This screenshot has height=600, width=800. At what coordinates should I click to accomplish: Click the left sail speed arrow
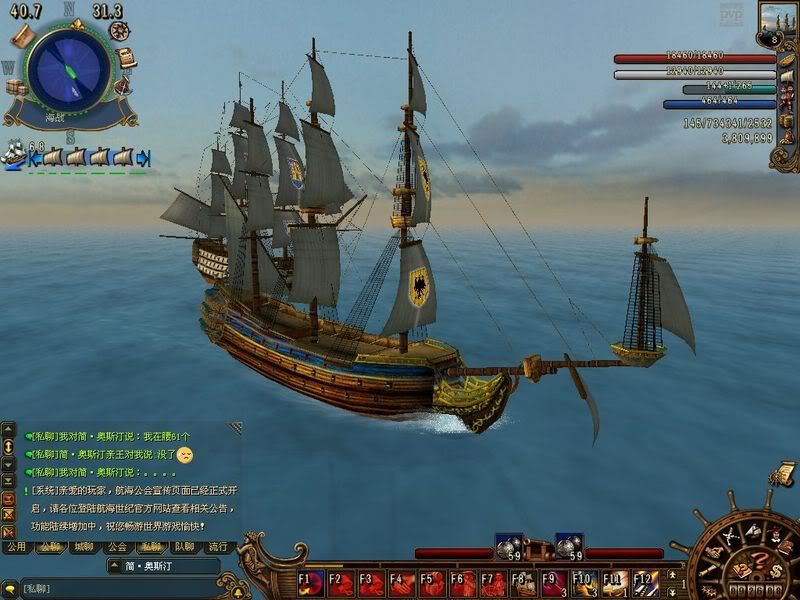point(33,158)
